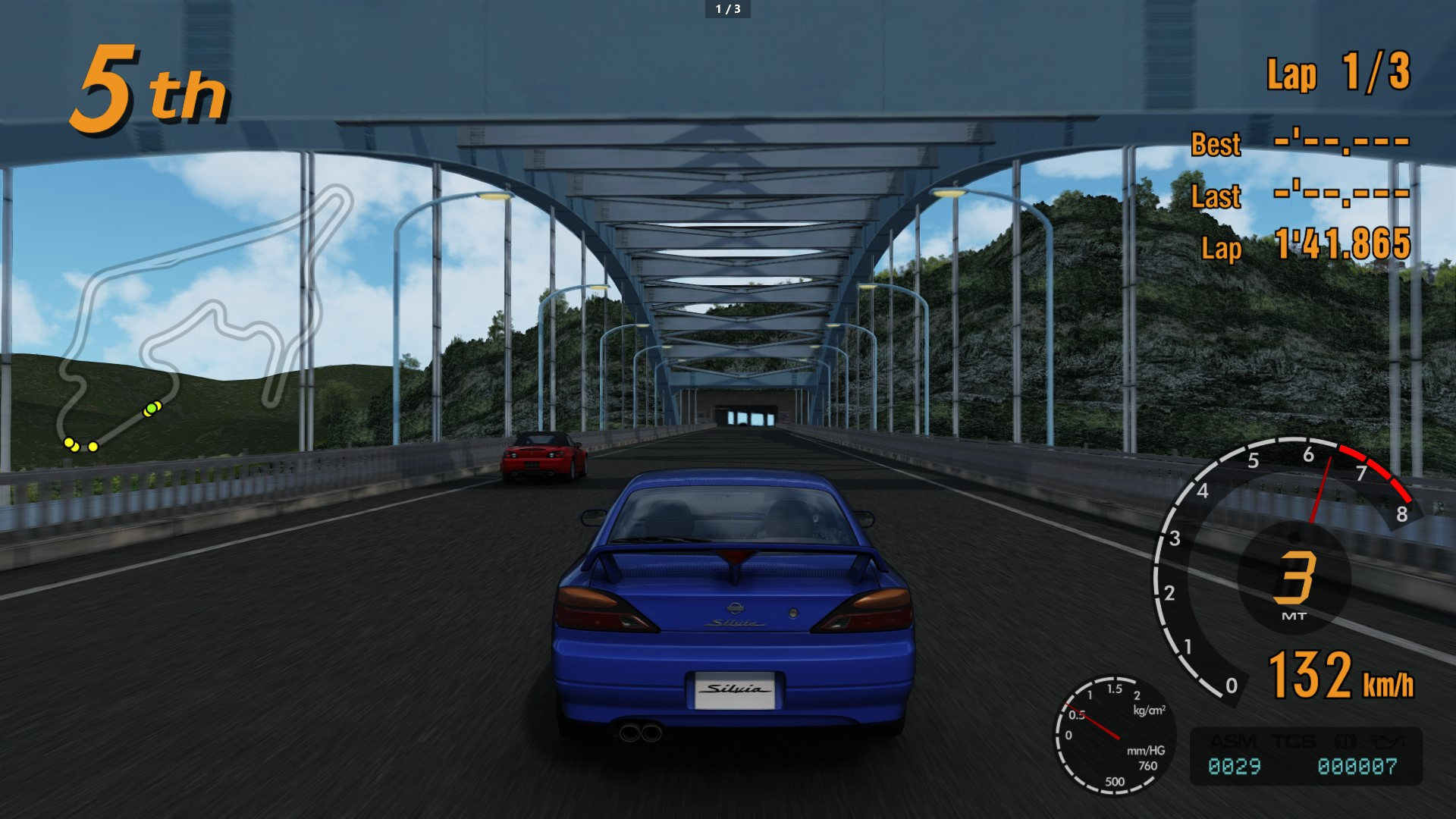Toggle the handbrake indicator
Image resolution: width=1456 pixels, height=819 pixels.
[x=1346, y=741]
